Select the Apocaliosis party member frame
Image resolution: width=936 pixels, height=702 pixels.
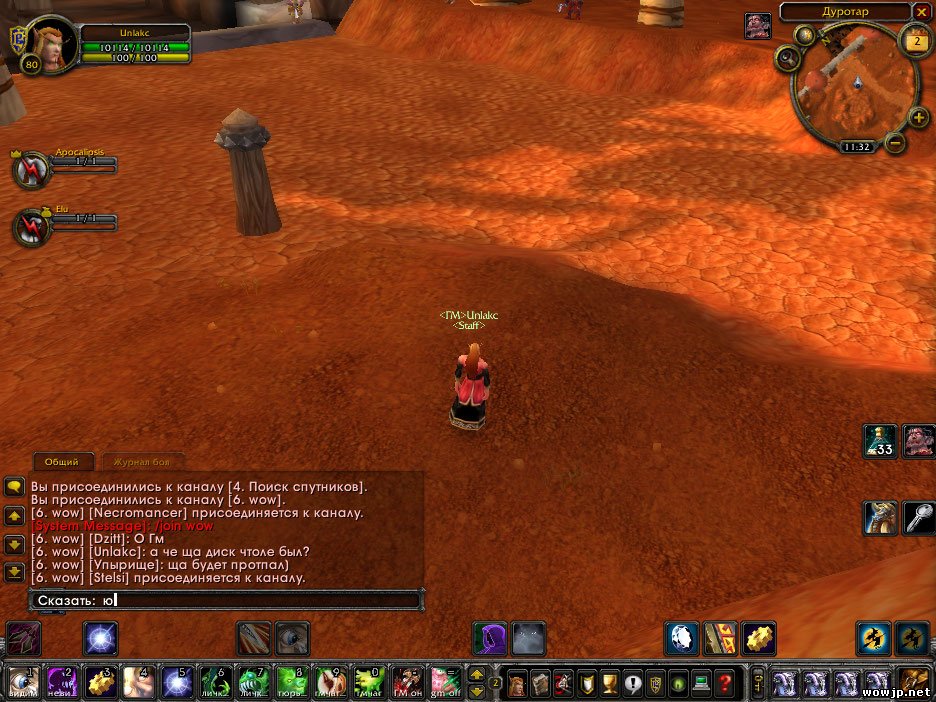(x=32, y=170)
